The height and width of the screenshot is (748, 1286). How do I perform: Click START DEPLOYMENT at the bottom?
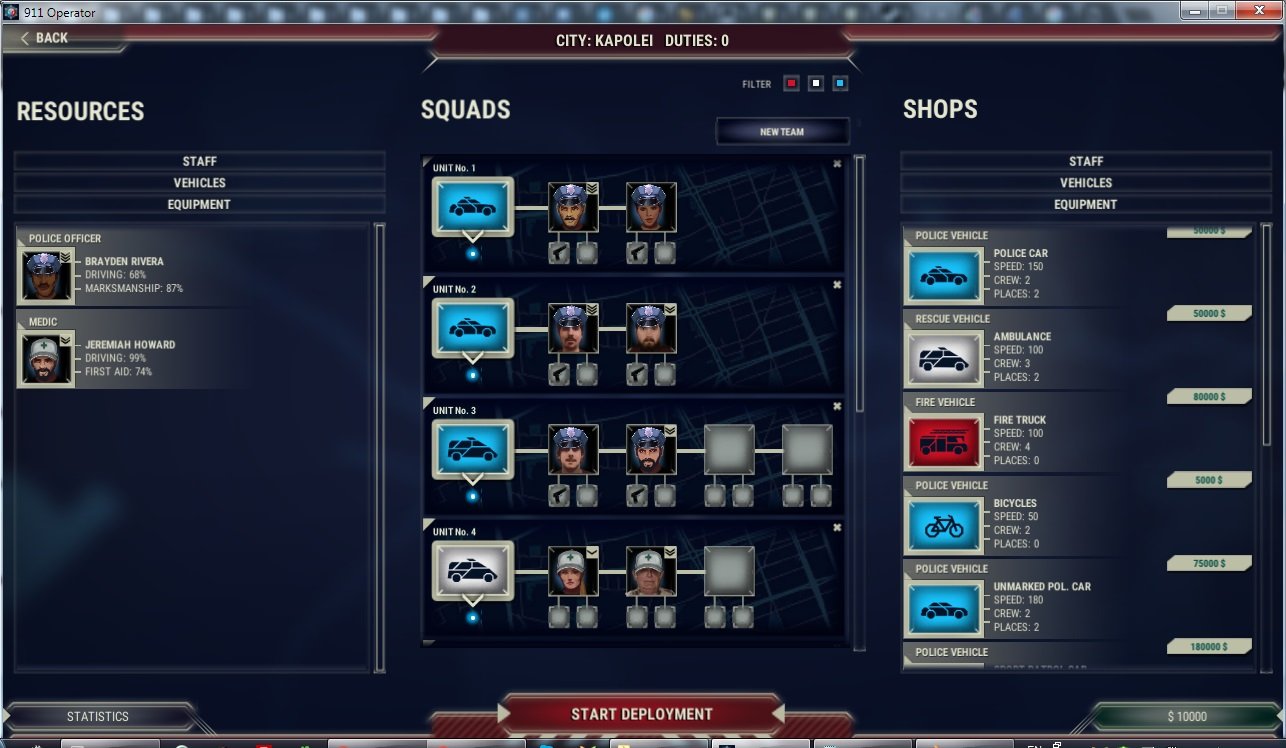pyautogui.click(x=643, y=714)
